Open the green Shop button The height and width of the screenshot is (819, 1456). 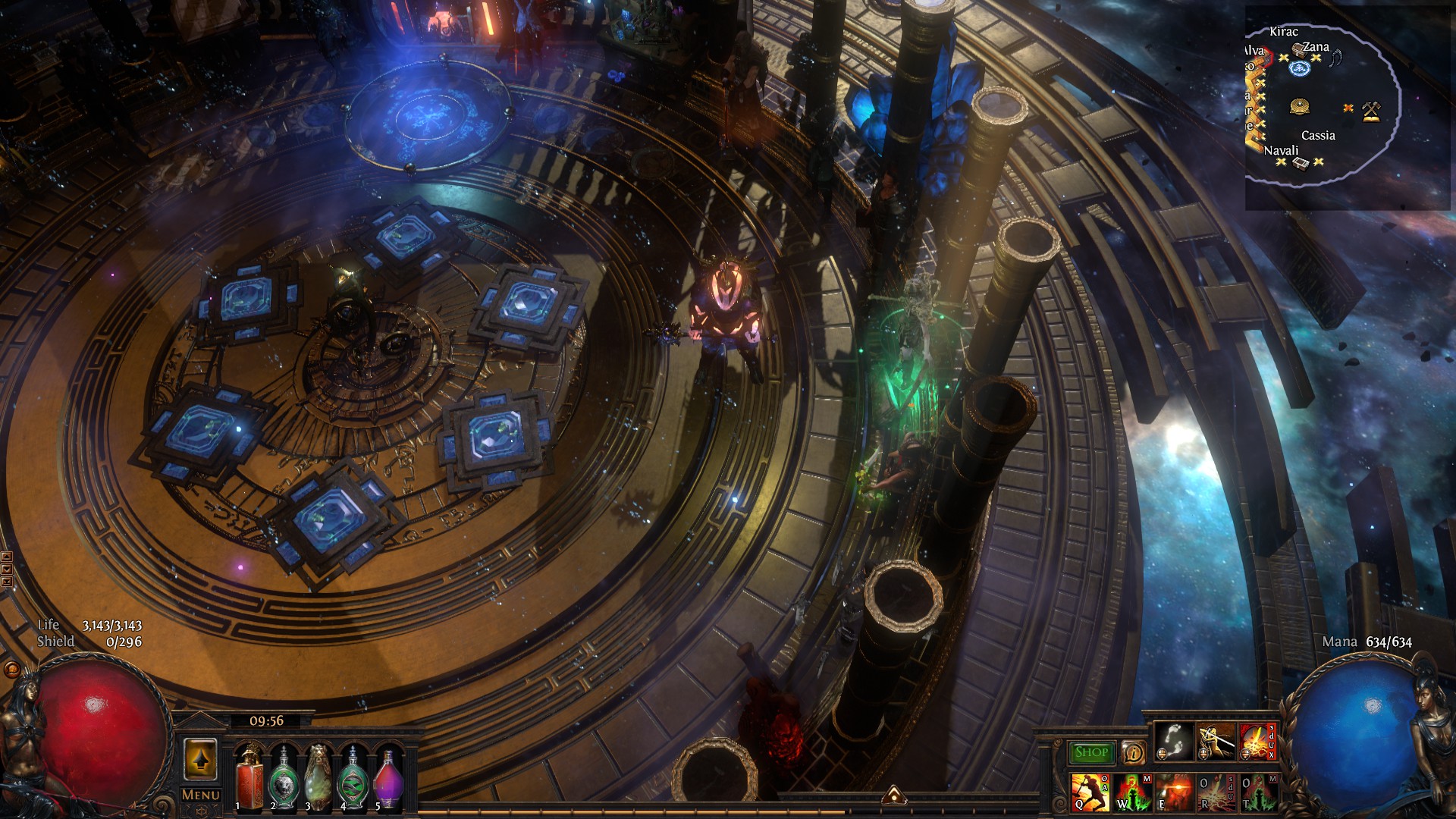[1090, 752]
